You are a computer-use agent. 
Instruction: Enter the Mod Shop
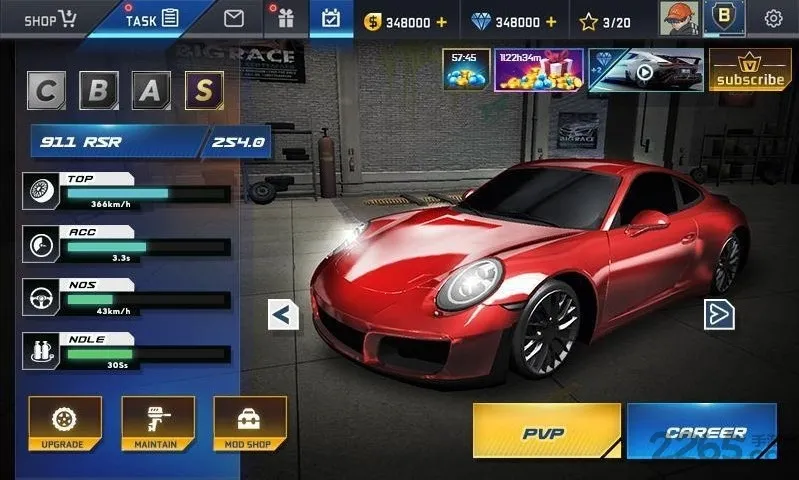click(250, 423)
